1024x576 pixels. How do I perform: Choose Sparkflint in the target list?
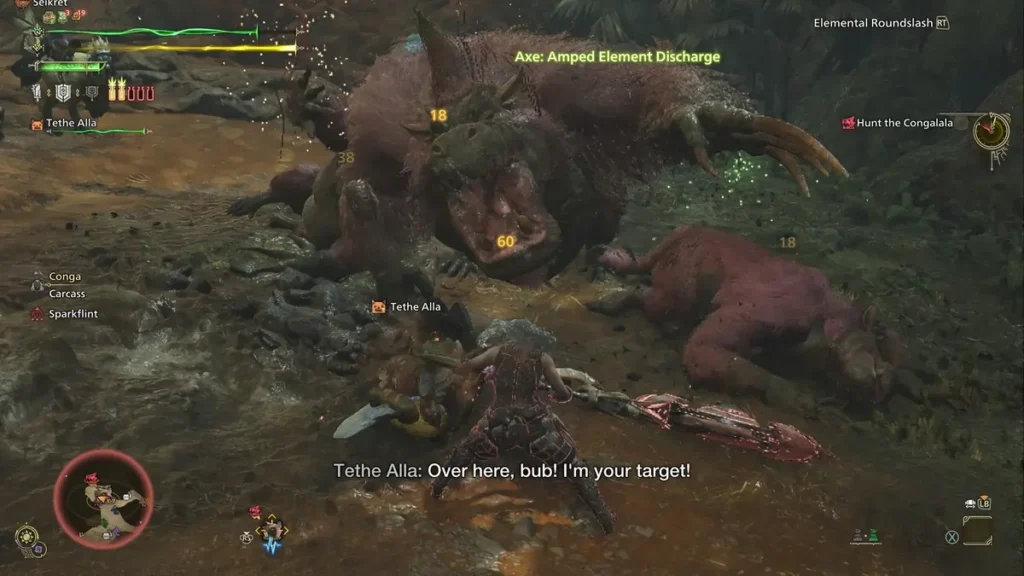pos(73,314)
